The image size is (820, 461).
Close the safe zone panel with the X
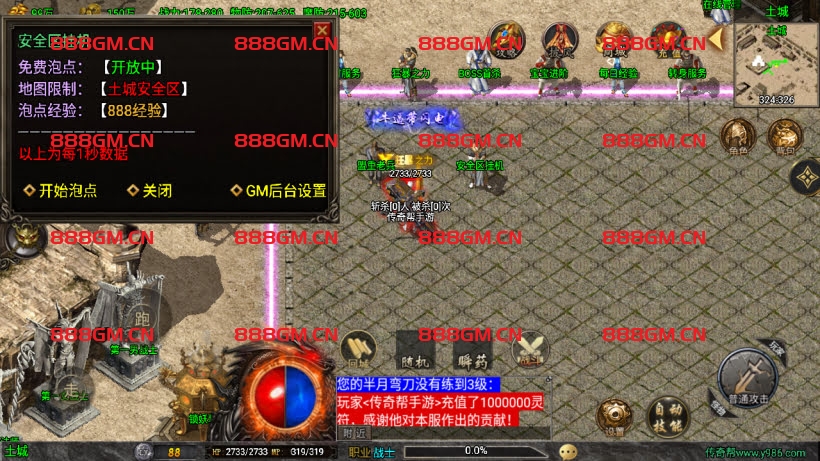[322, 30]
